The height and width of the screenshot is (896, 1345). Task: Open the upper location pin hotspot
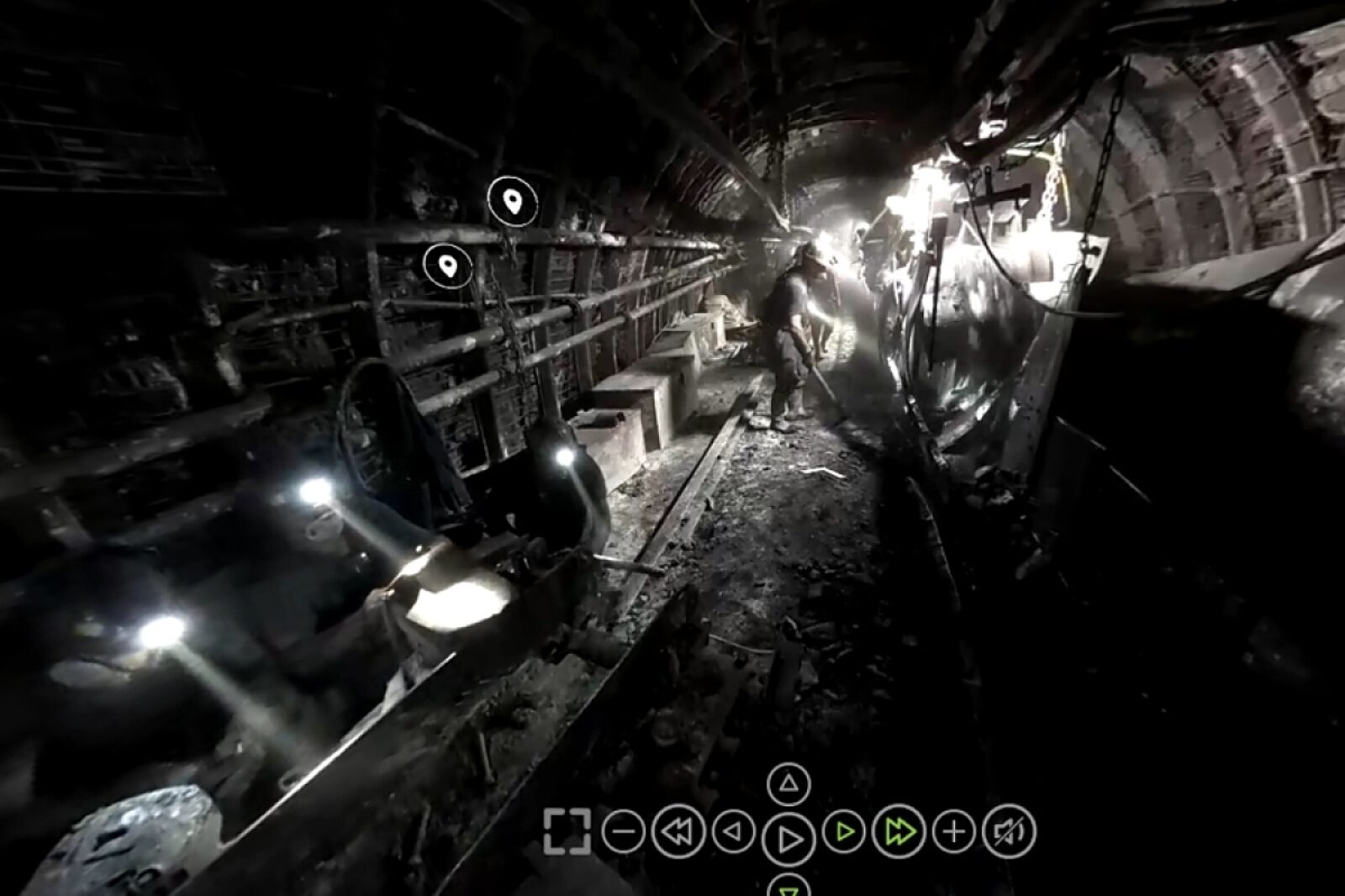click(x=512, y=202)
